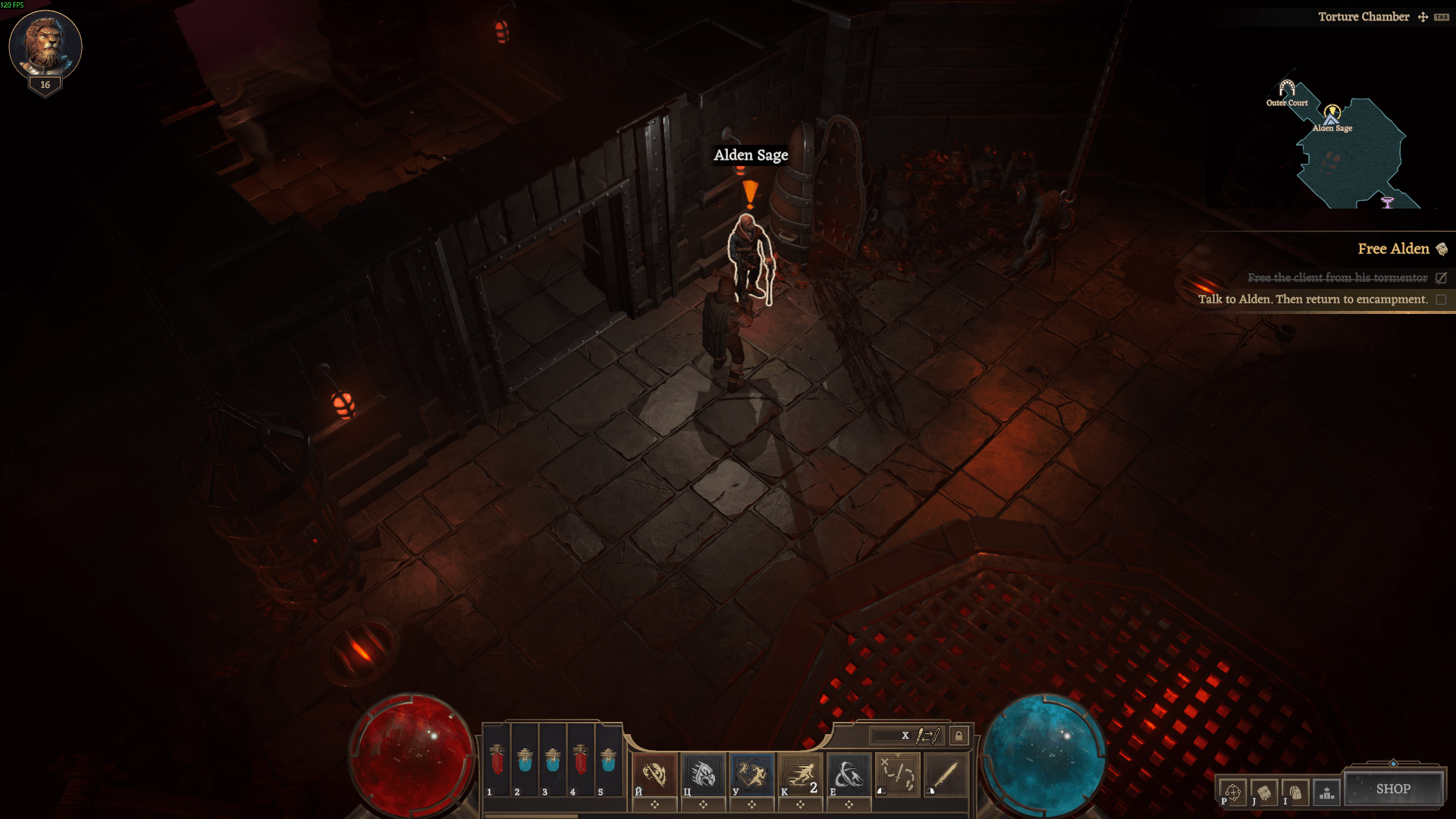
Task: Click the weapon swap button
Action: (x=927, y=736)
